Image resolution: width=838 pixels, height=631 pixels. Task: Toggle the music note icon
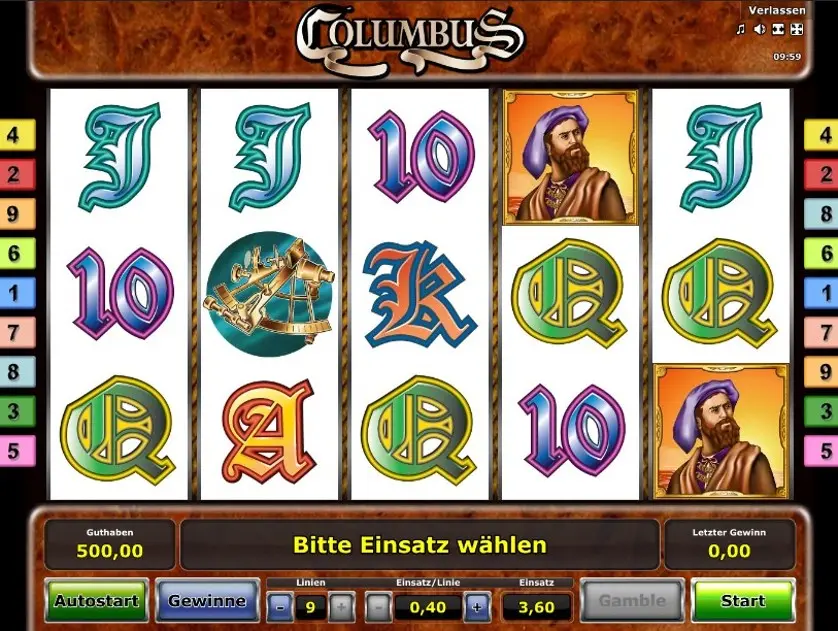click(x=741, y=29)
